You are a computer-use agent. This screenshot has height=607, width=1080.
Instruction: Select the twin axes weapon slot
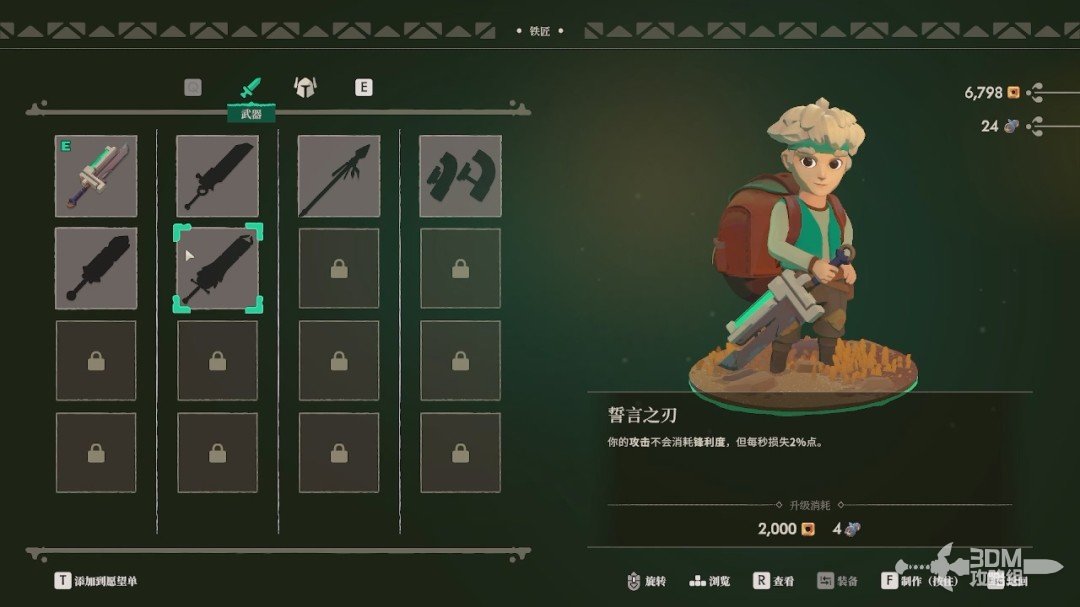tap(460, 176)
